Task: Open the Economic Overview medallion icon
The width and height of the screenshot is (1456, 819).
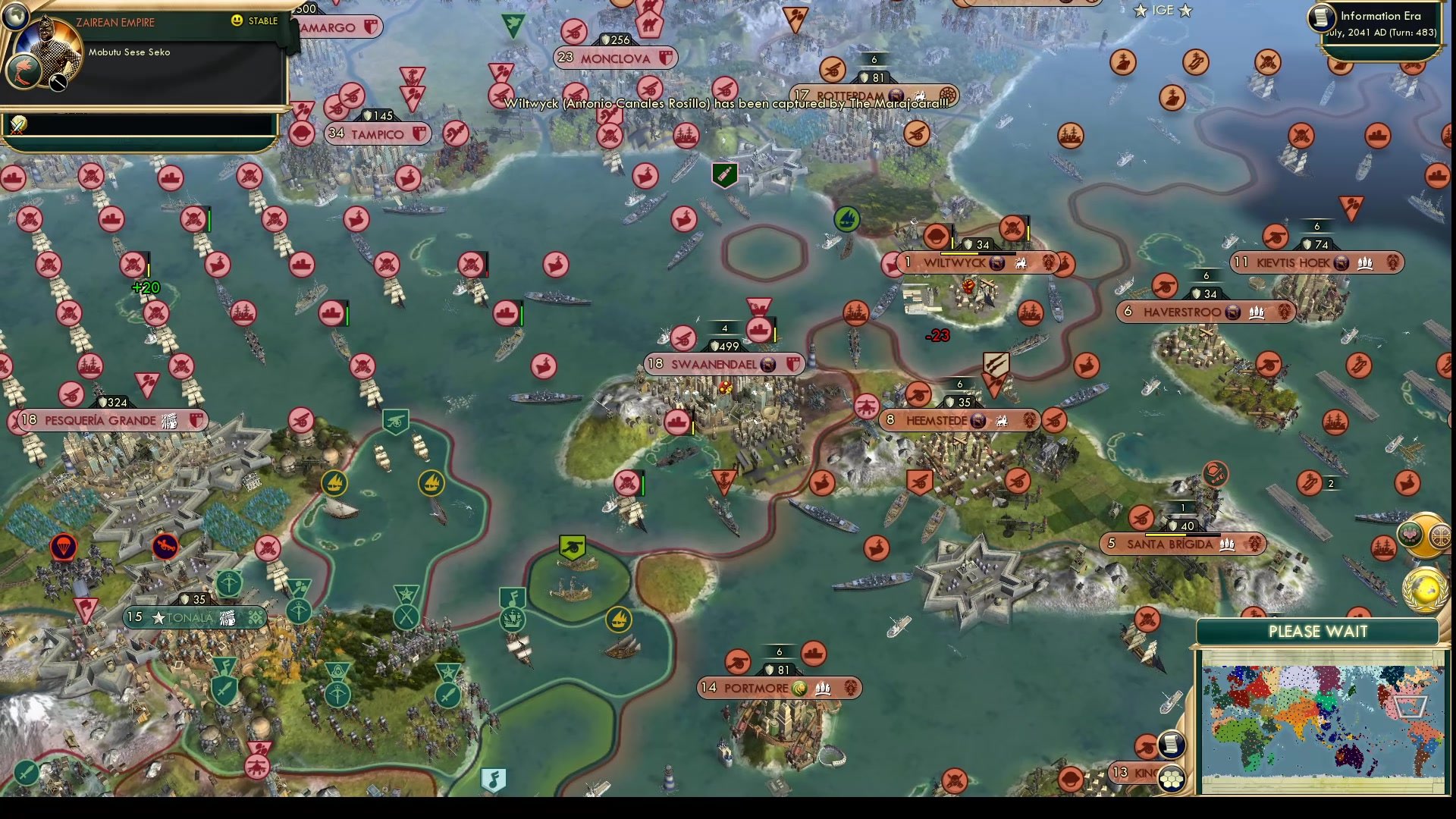Action: pyautogui.click(x=1441, y=535)
